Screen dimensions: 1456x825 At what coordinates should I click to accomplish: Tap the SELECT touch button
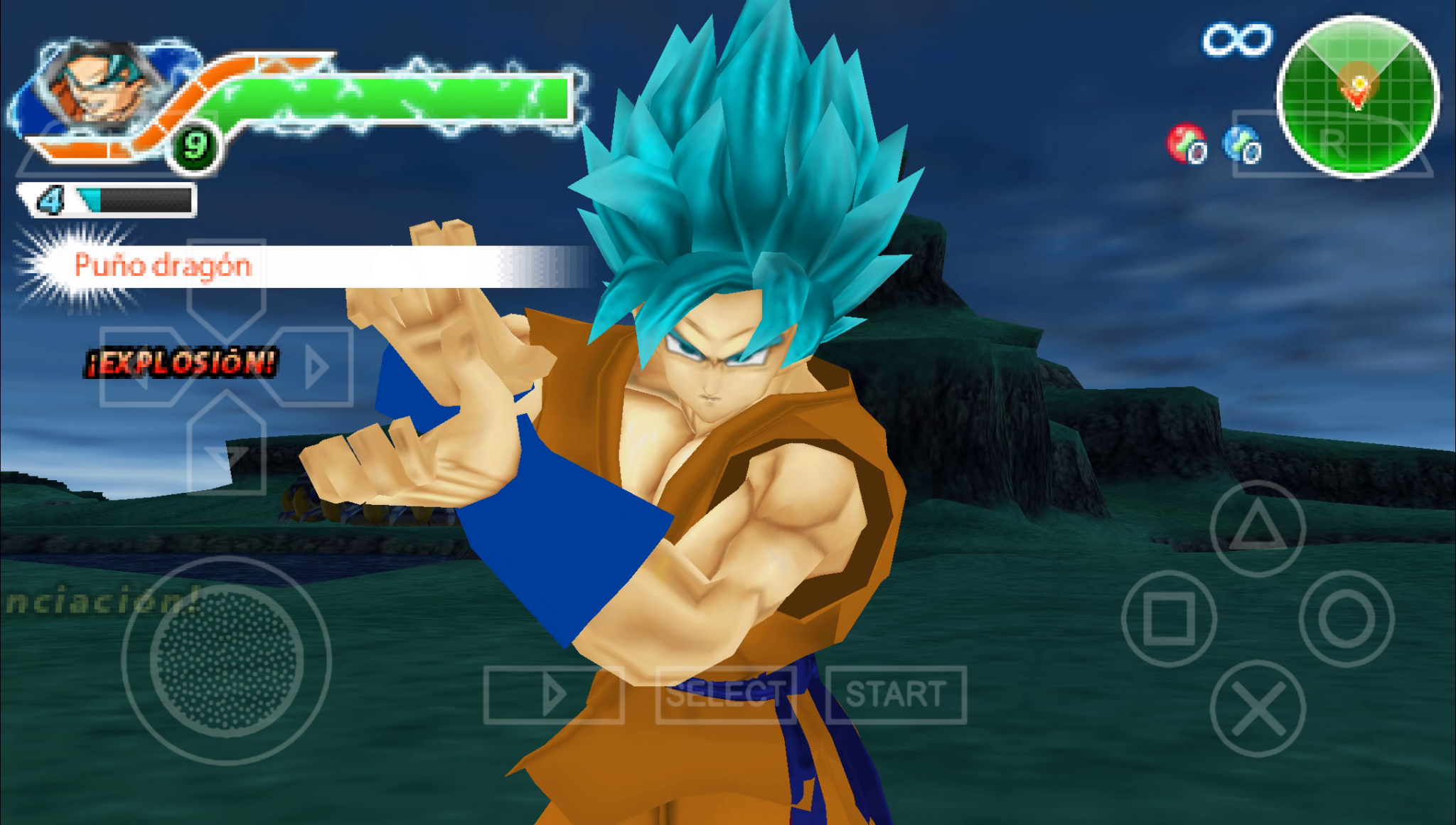(x=725, y=694)
